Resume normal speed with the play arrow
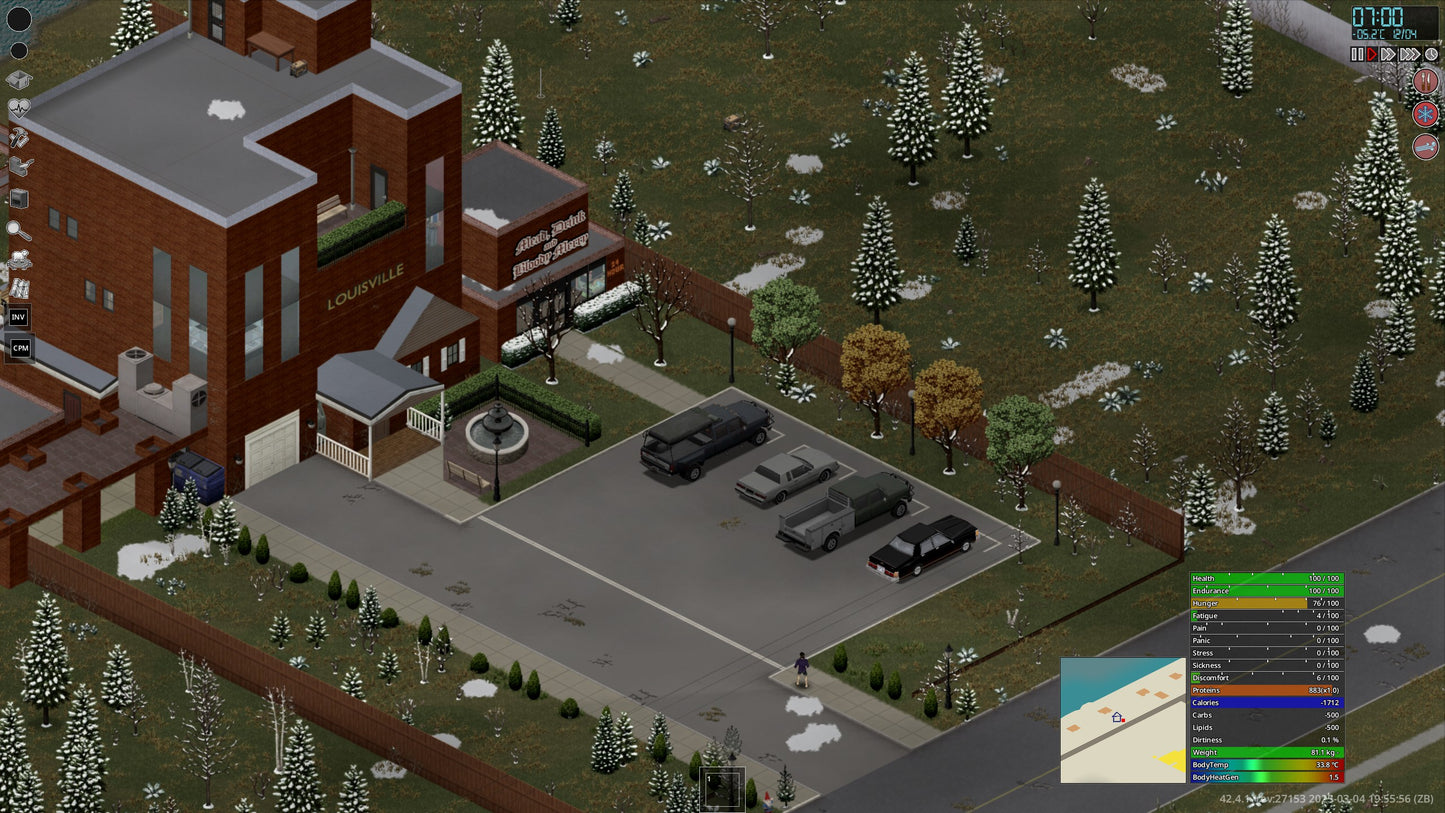1445x813 pixels. coord(1372,54)
